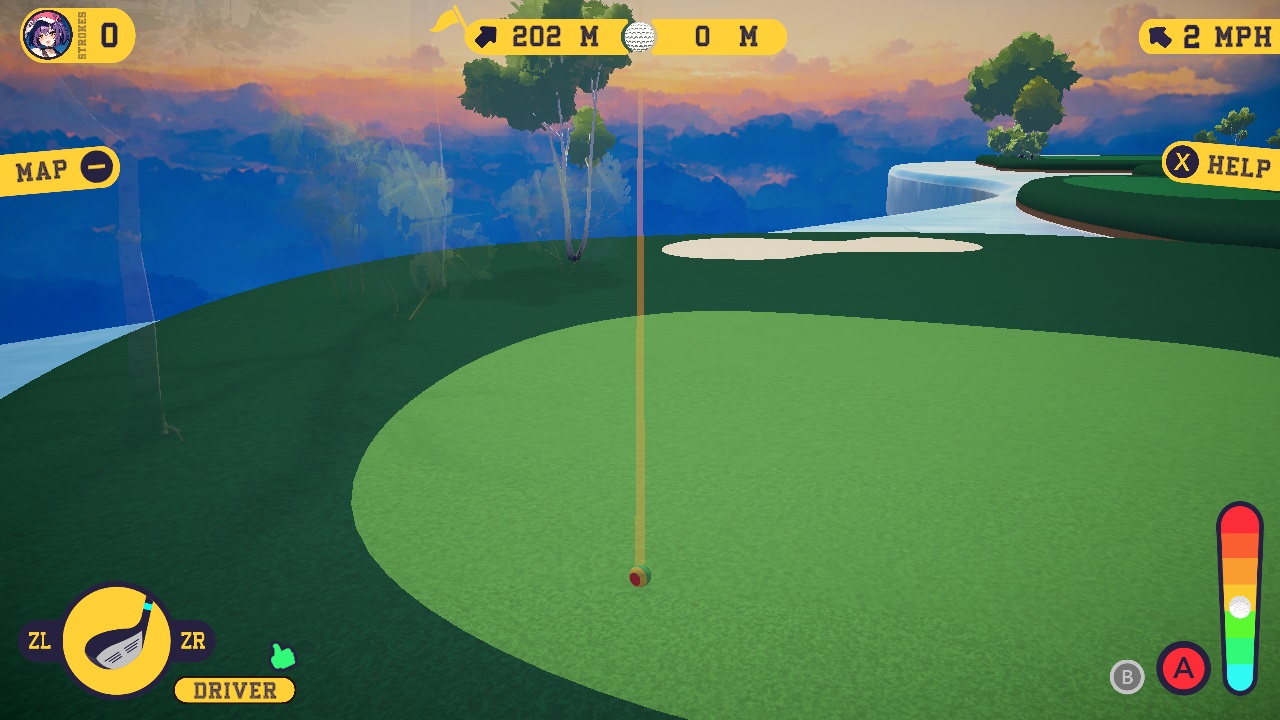
Task: Click the green thumbs-up emote icon
Action: tap(282, 655)
